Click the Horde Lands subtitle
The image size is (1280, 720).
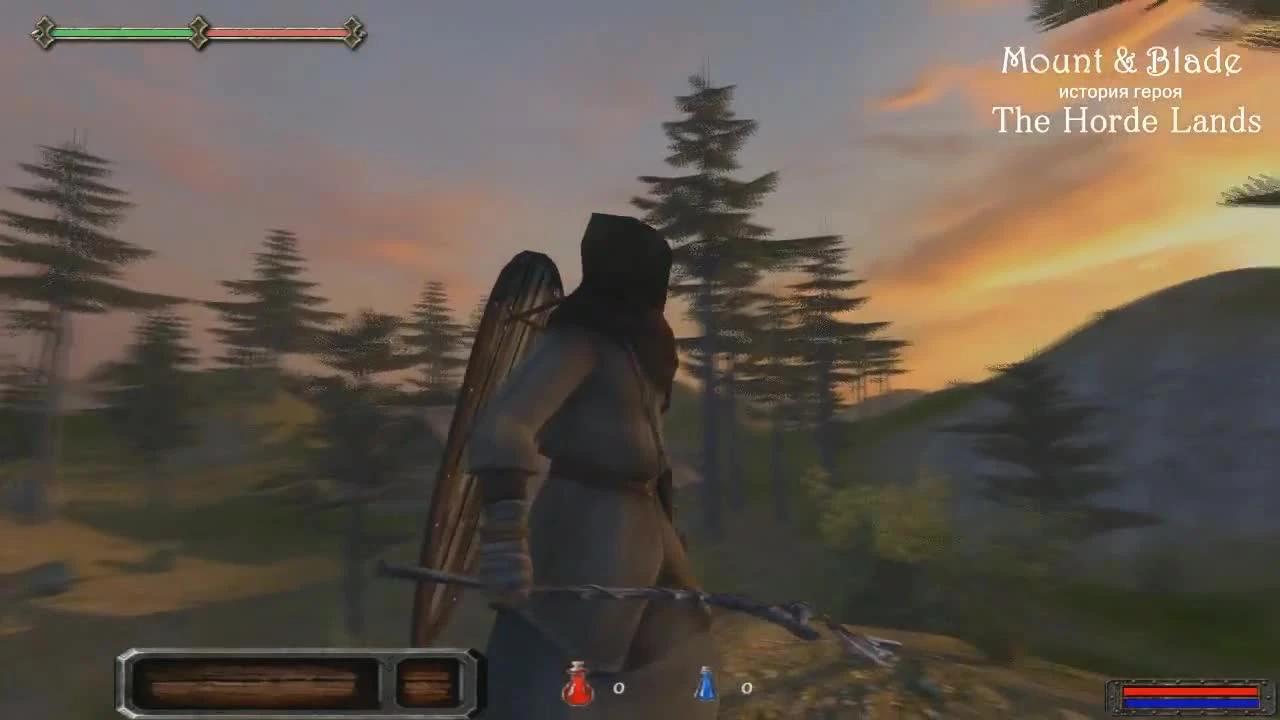(x=1125, y=122)
